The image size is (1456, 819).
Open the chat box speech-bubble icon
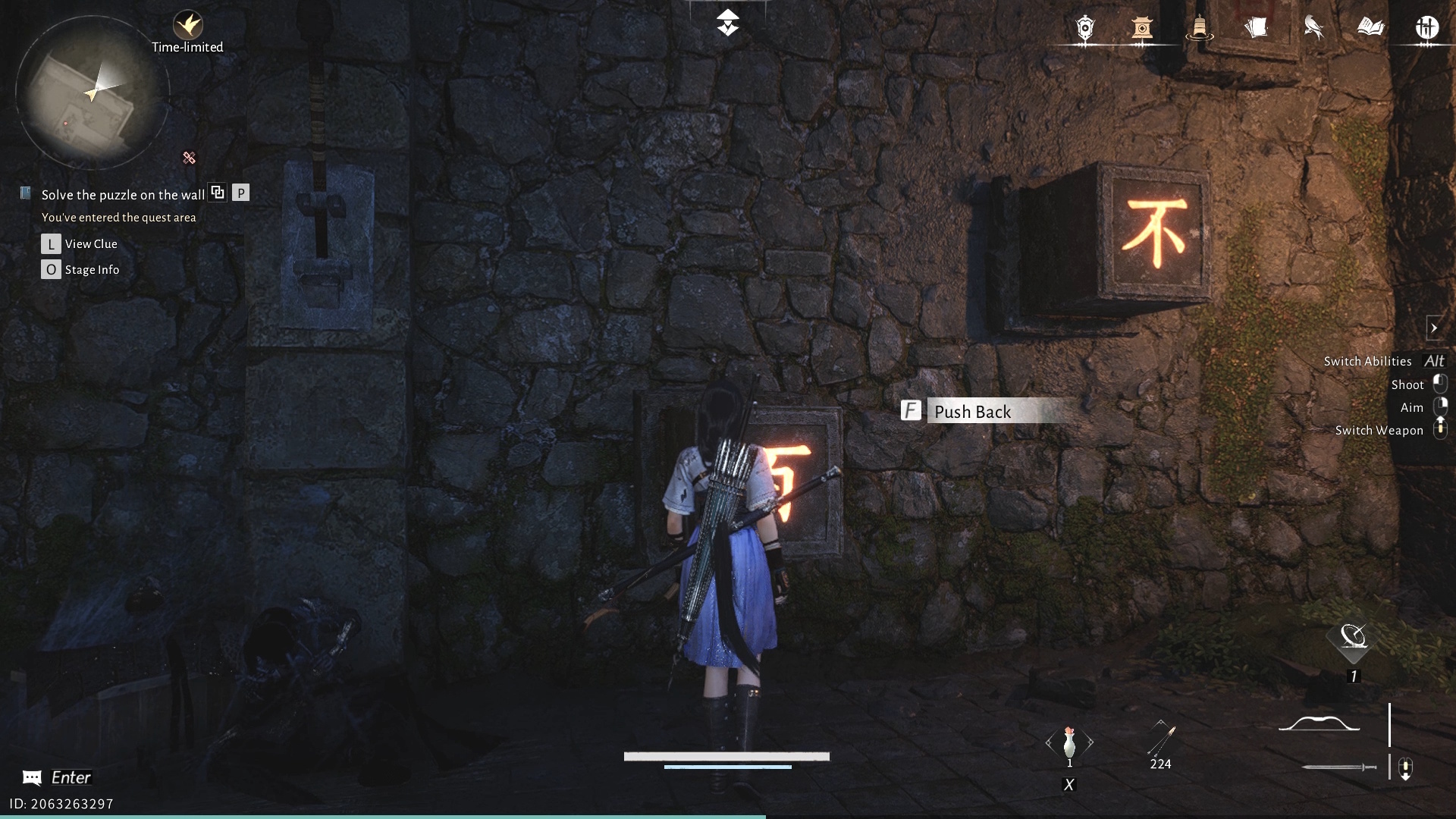pyautogui.click(x=32, y=777)
